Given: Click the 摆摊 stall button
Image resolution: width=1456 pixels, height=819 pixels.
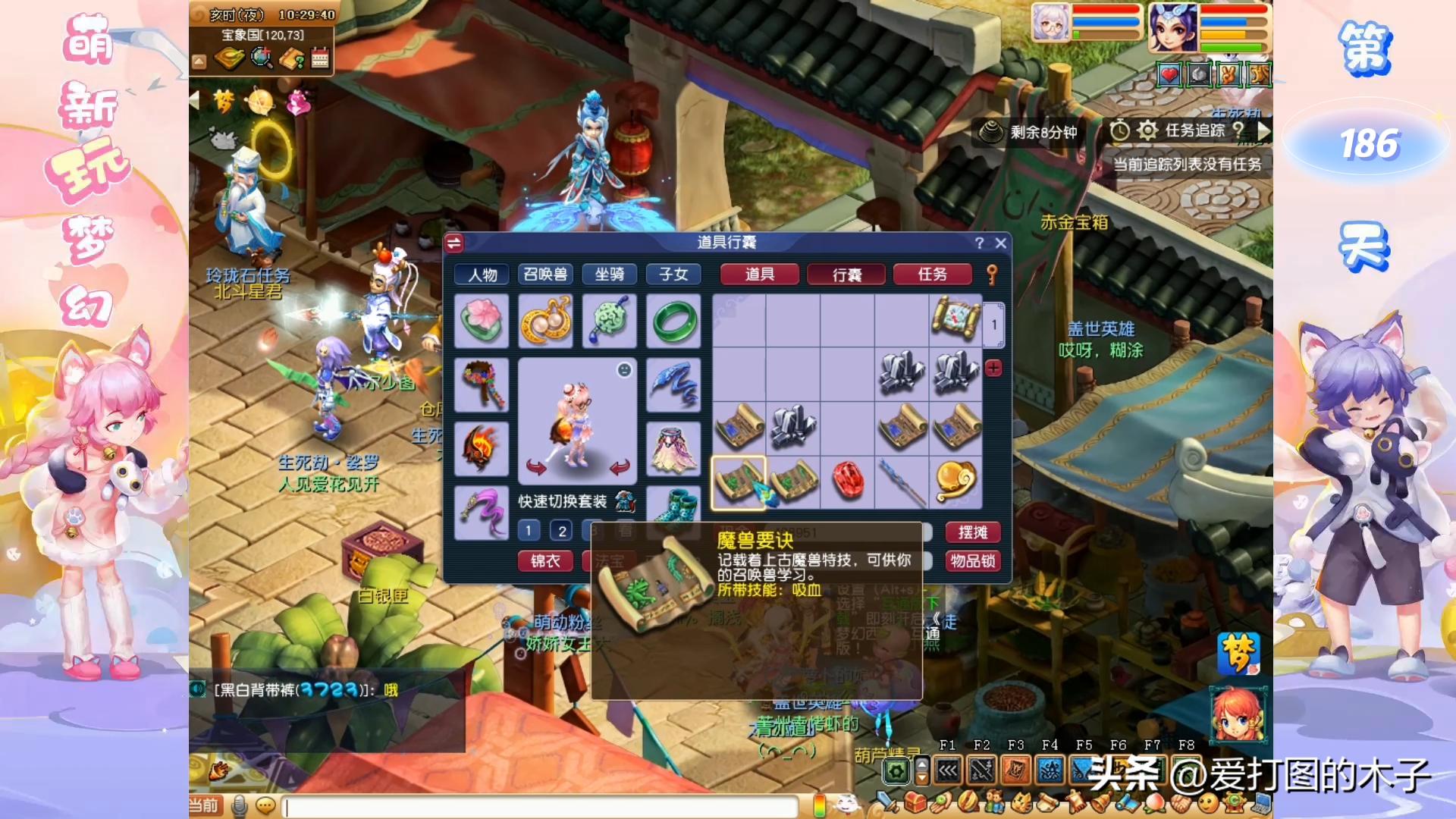Looking at the screenshot, I should click(x=972, y=532).
